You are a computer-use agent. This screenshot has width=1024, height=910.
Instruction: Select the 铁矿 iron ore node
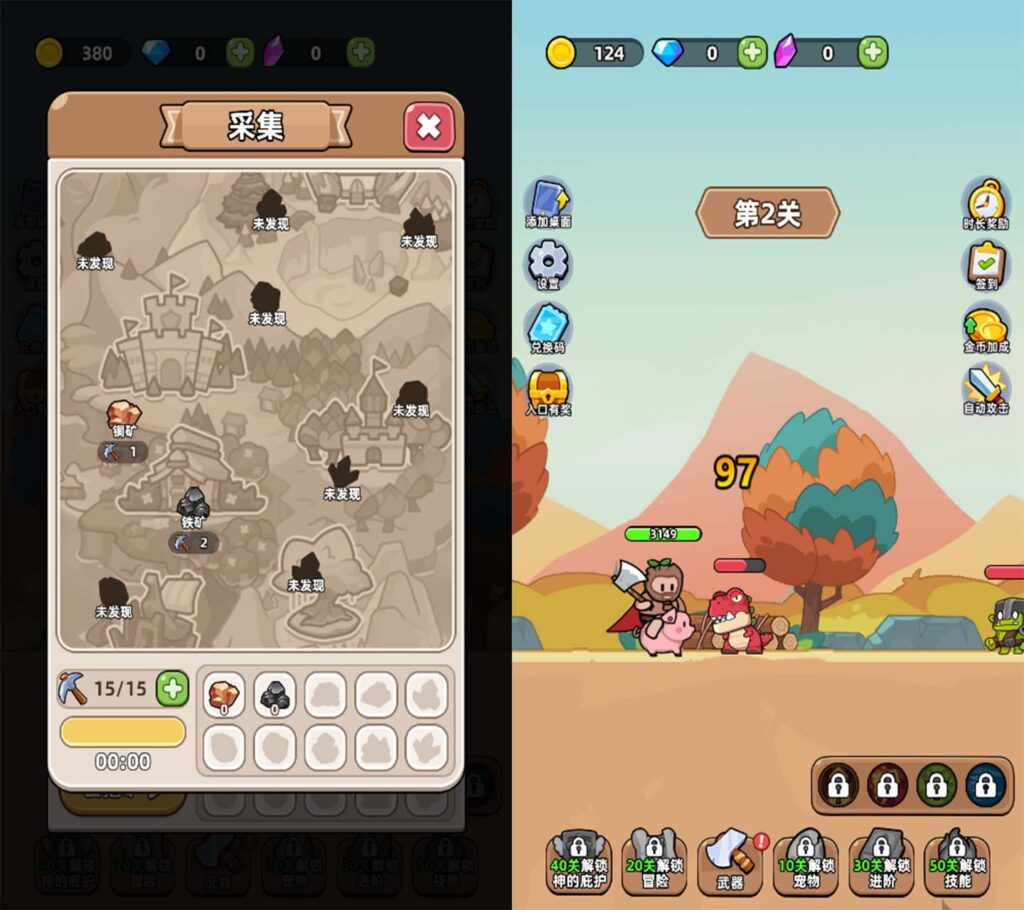193,505
